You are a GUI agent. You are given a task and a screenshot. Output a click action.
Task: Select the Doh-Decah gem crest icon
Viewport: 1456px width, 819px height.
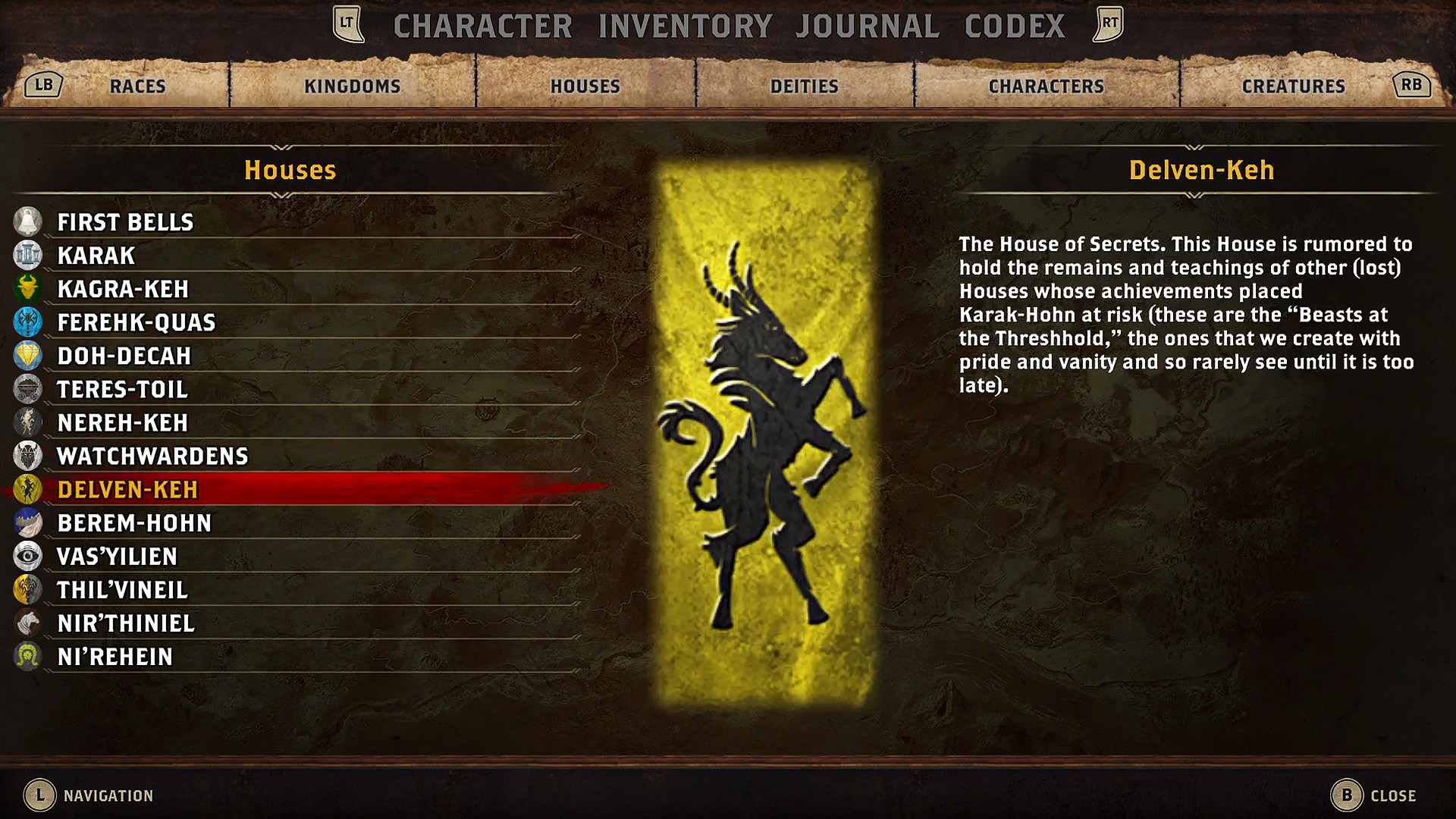tap(28, 356)
